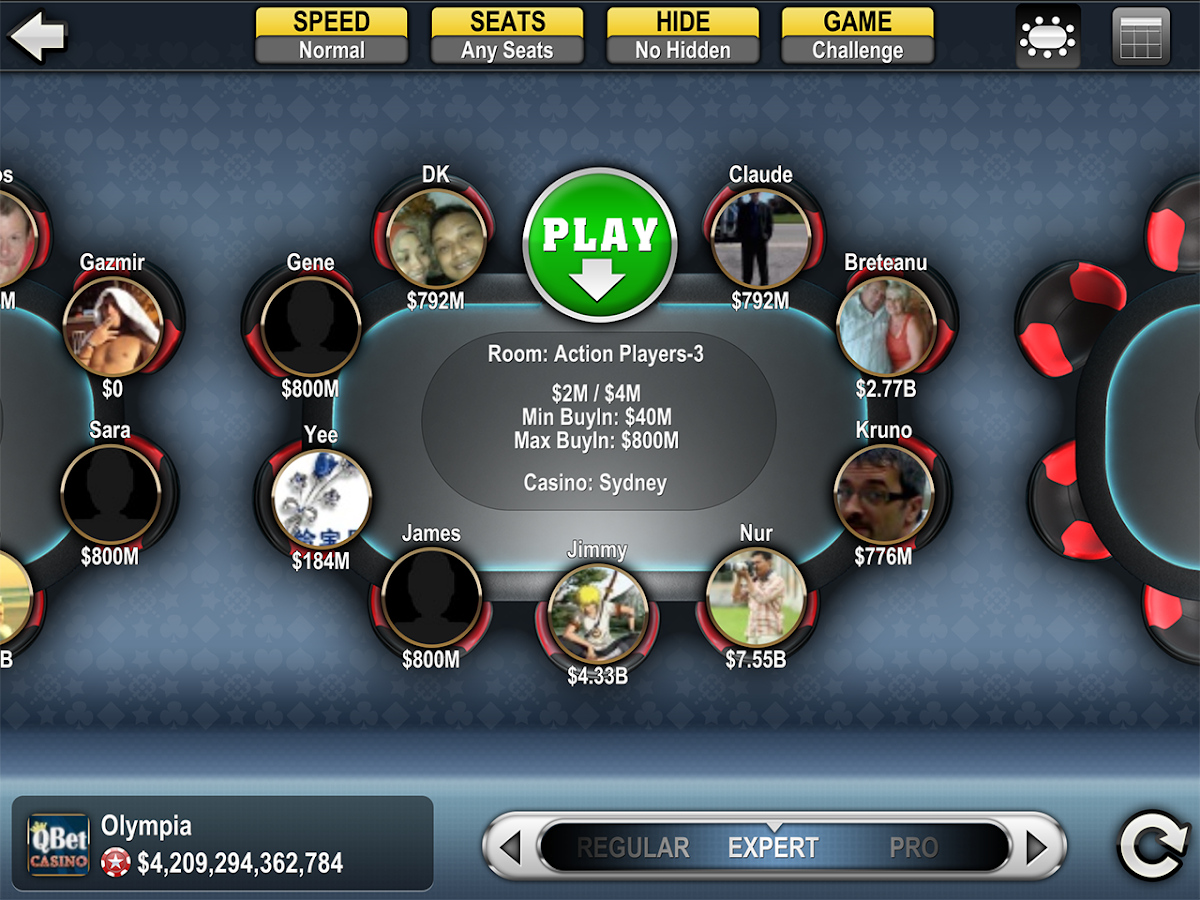Switch to table list view
This screenshot has height=900, width=1200.
(1141, 37)
